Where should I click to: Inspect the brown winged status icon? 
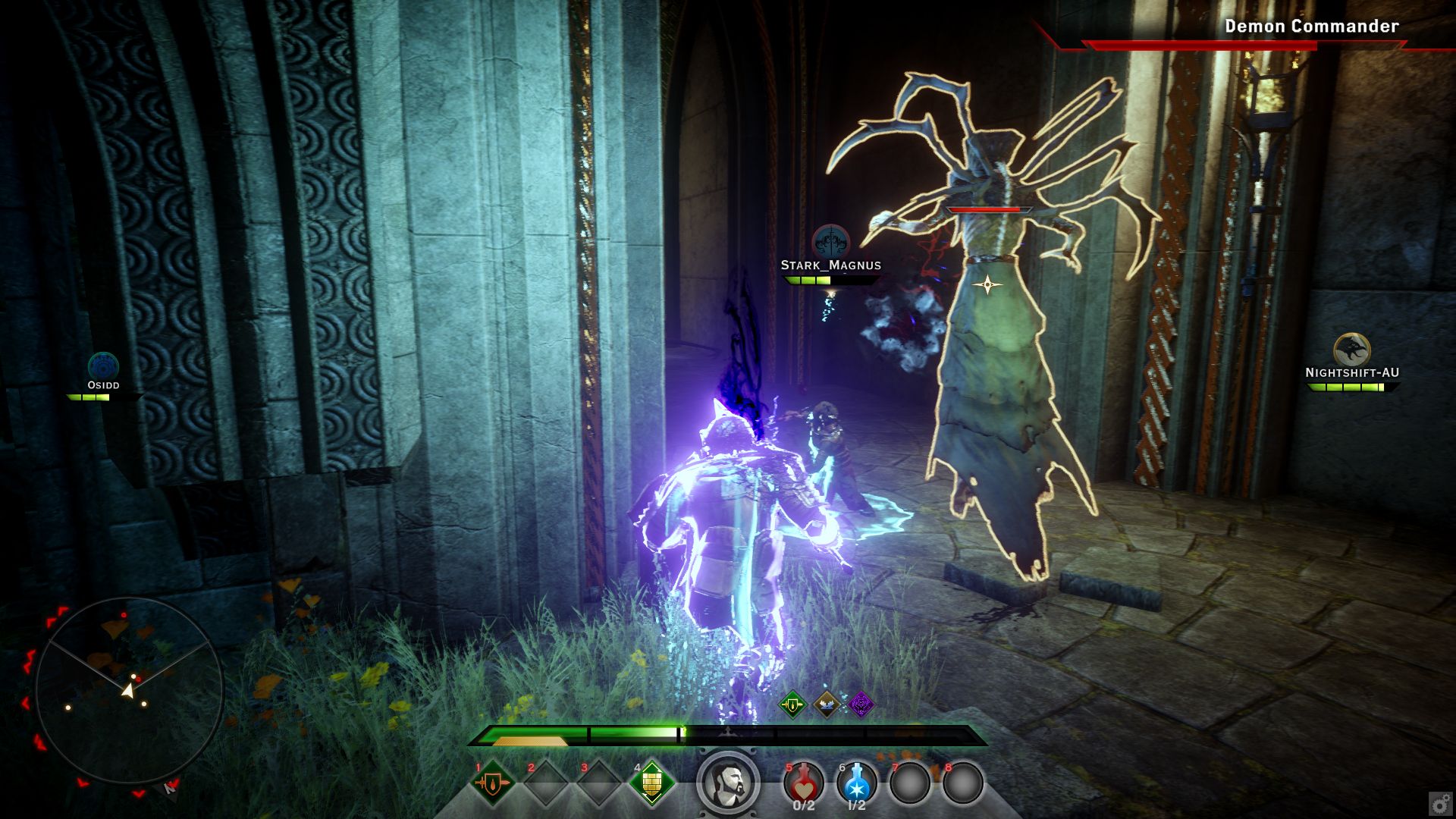tap(827, 705)
